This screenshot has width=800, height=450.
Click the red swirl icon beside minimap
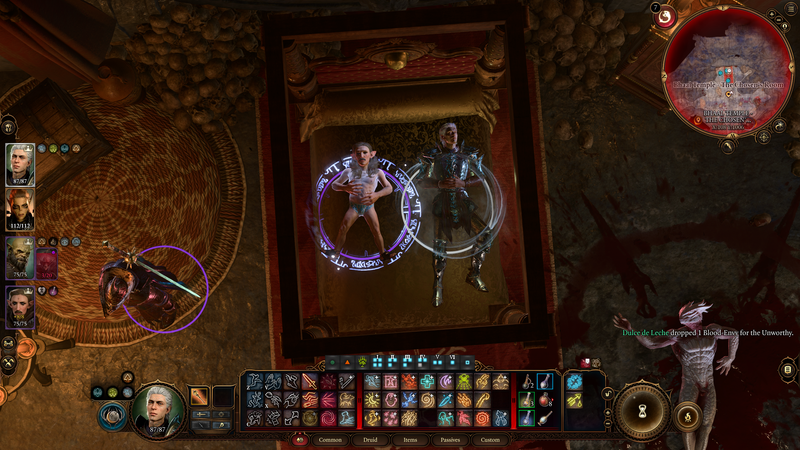pyautogui.click(x=665, y=17)
